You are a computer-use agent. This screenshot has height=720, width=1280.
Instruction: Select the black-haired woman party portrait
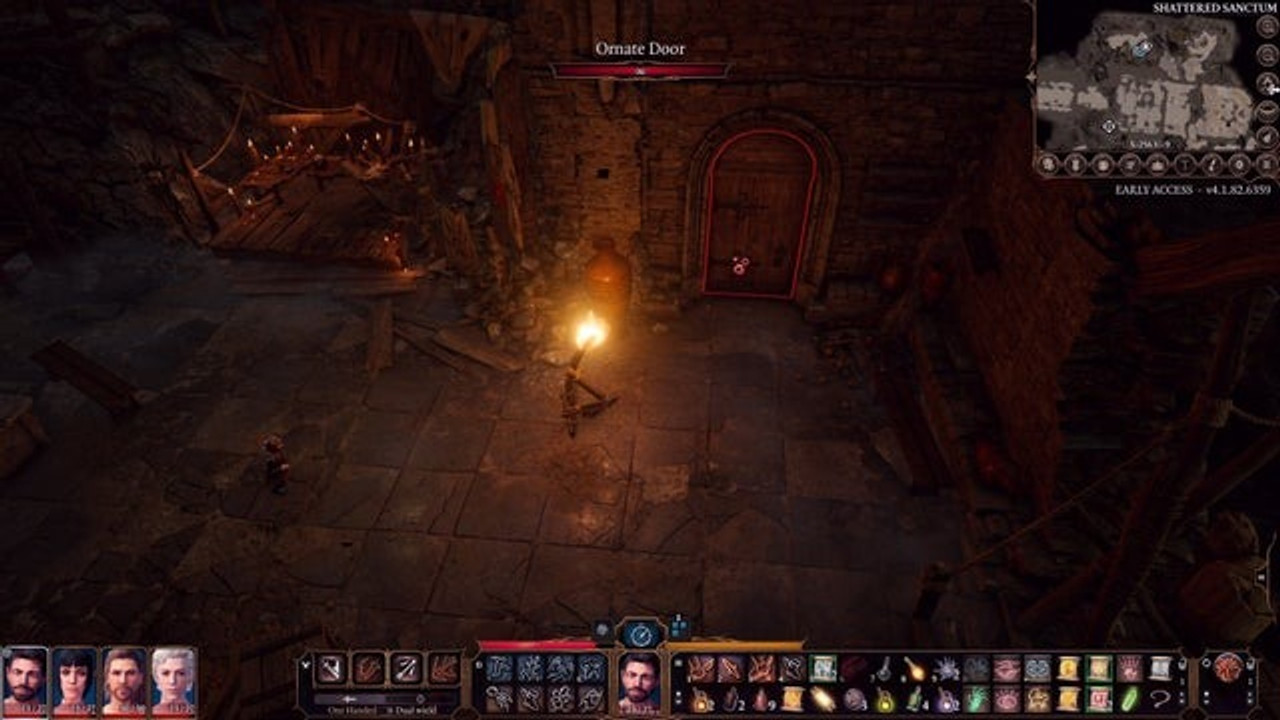point(74,679)
